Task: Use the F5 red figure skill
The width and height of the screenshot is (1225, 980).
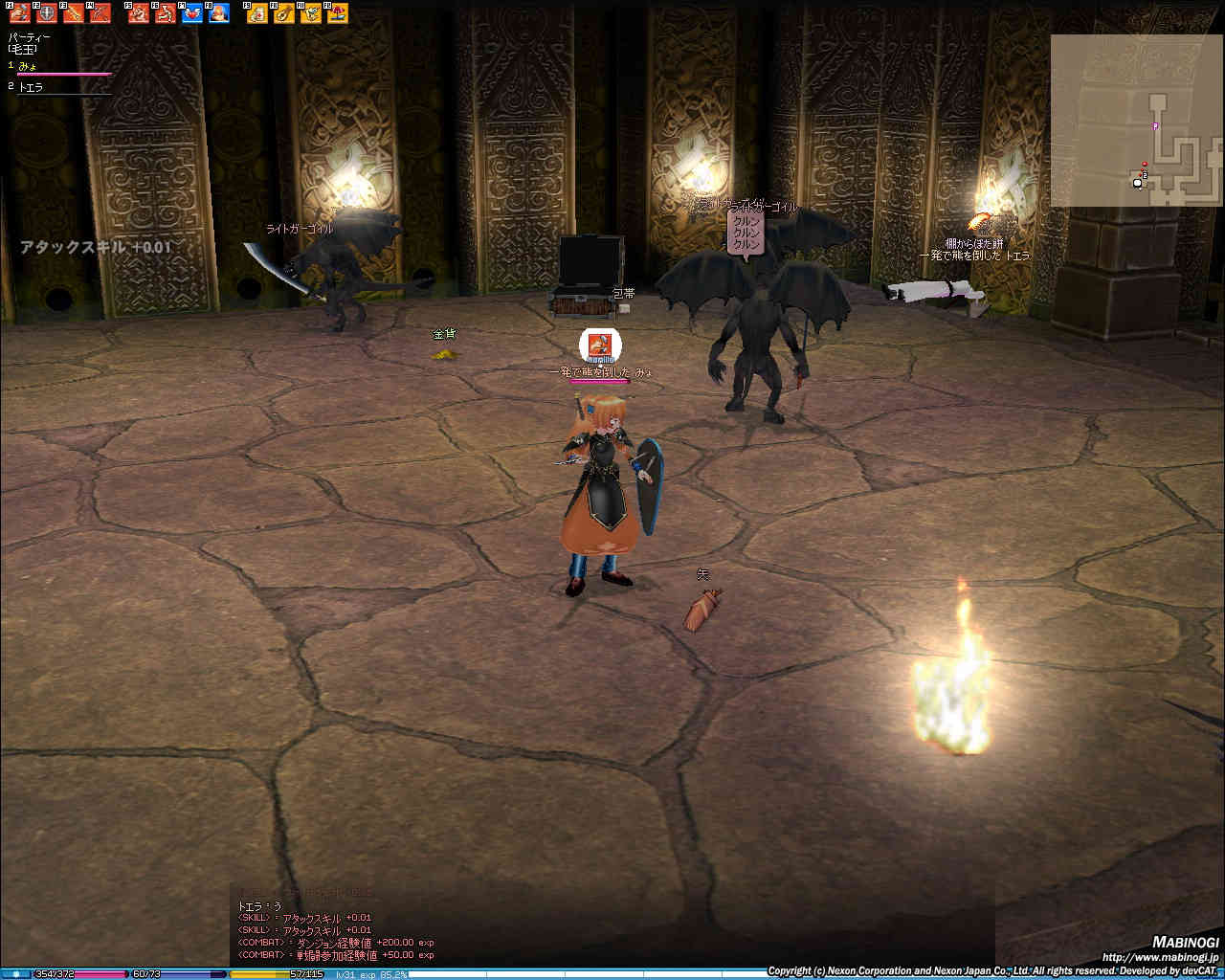Action: point(138,13)
